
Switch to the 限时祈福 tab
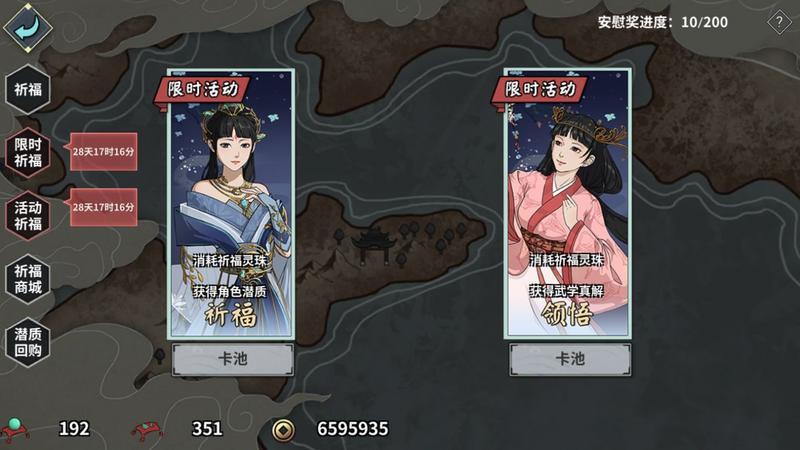click(27, 152)
